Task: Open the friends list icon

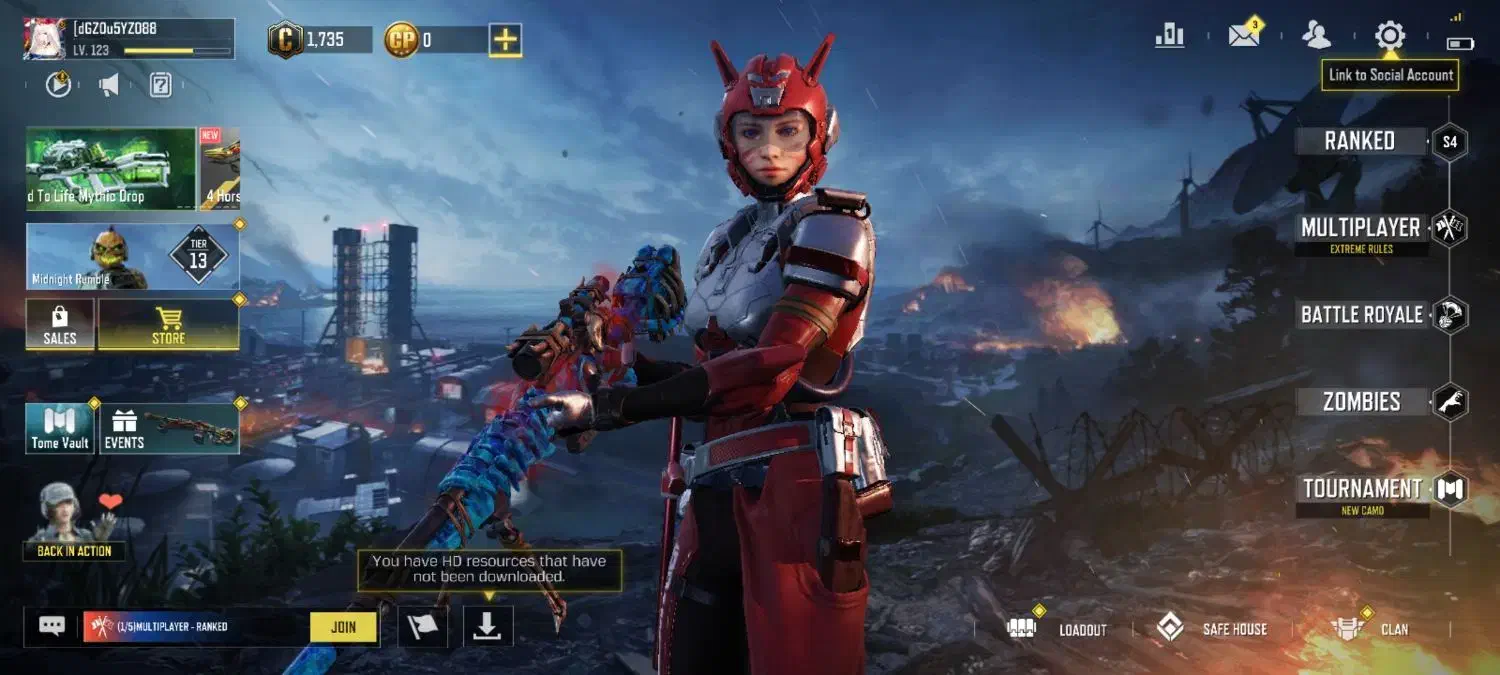Action: coord(1316,36)
